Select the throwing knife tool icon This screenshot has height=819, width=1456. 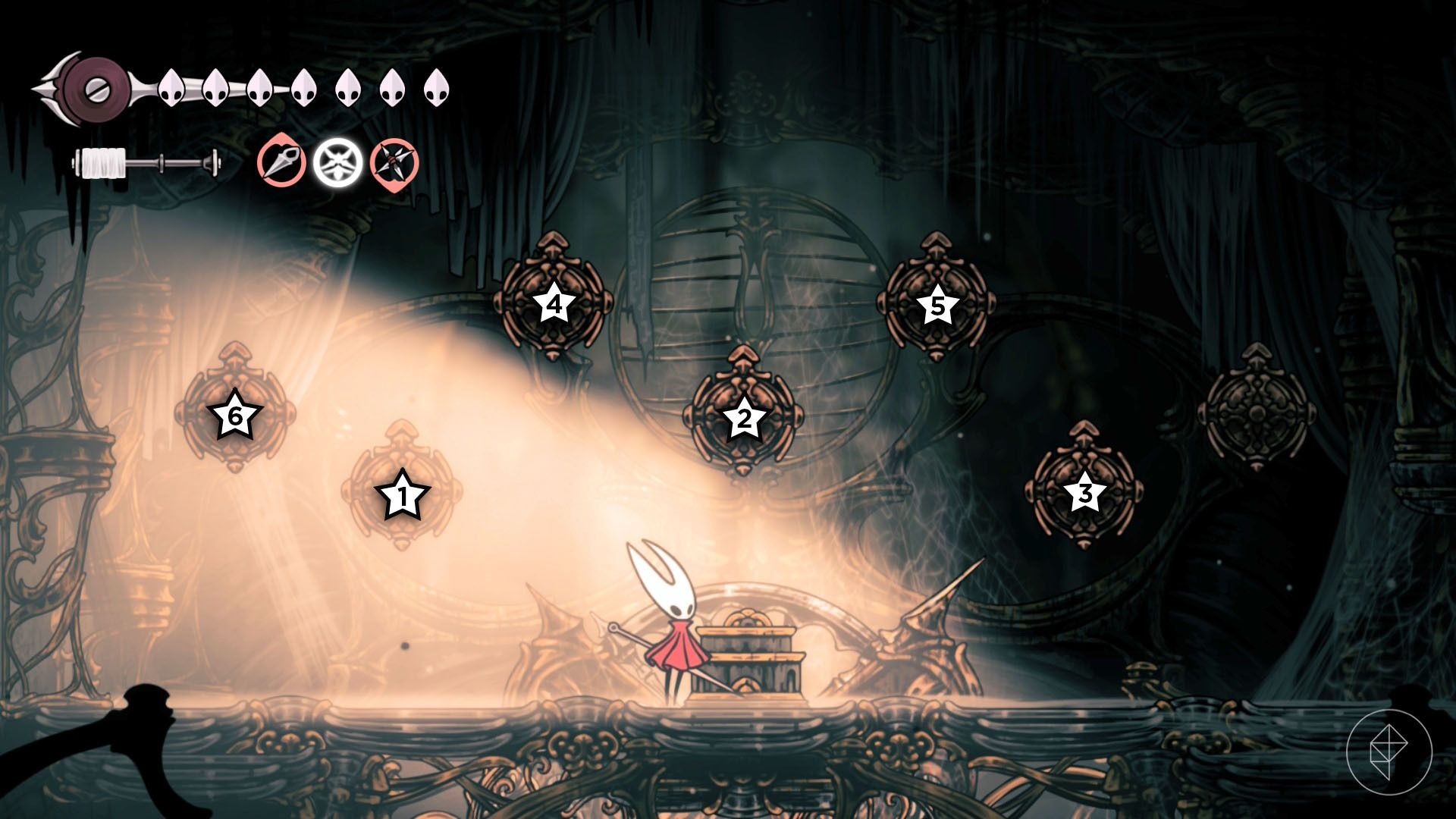tap(281, 162)
